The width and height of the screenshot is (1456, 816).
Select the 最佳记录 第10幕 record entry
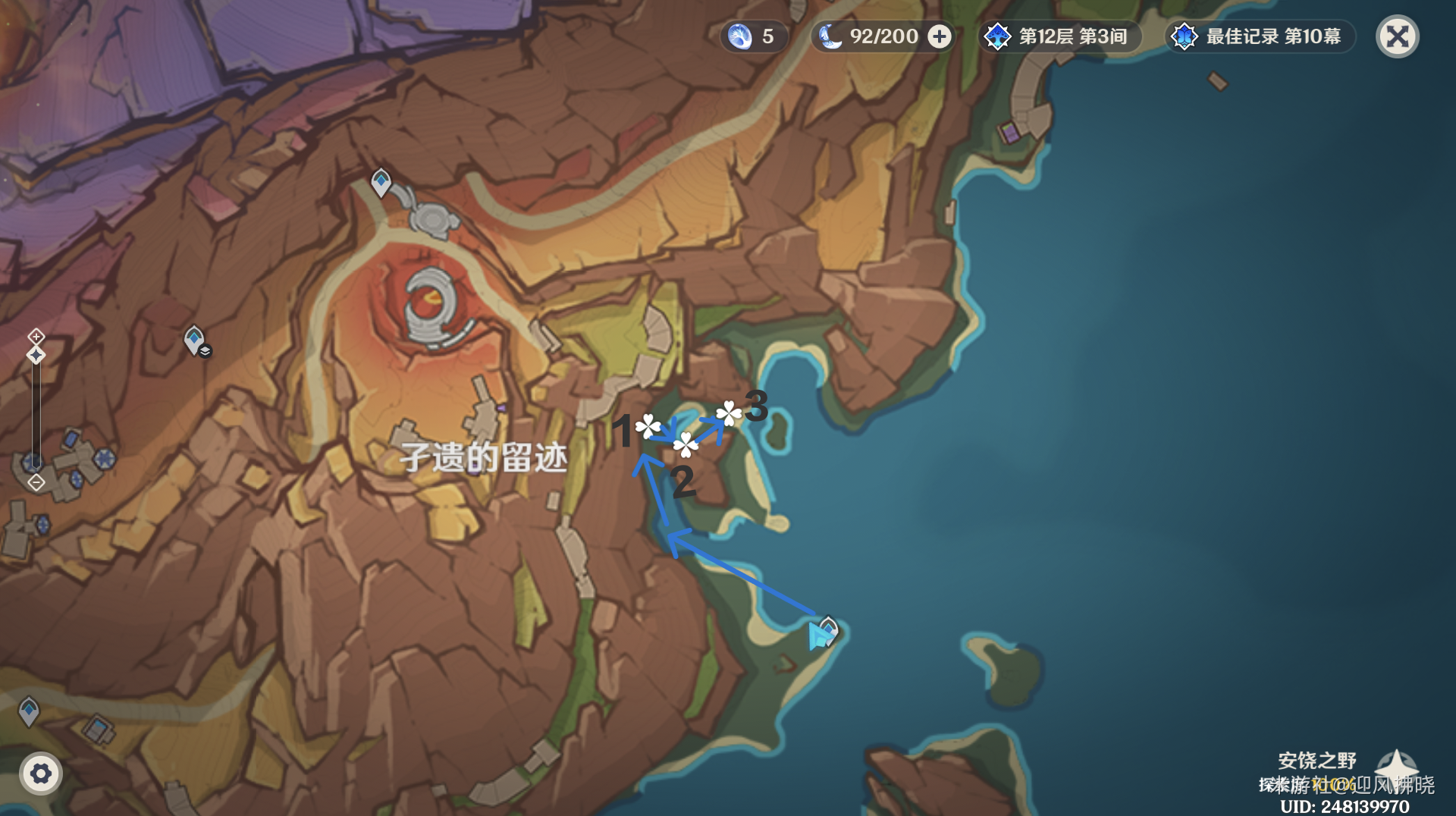click(x=1259, y=36)
